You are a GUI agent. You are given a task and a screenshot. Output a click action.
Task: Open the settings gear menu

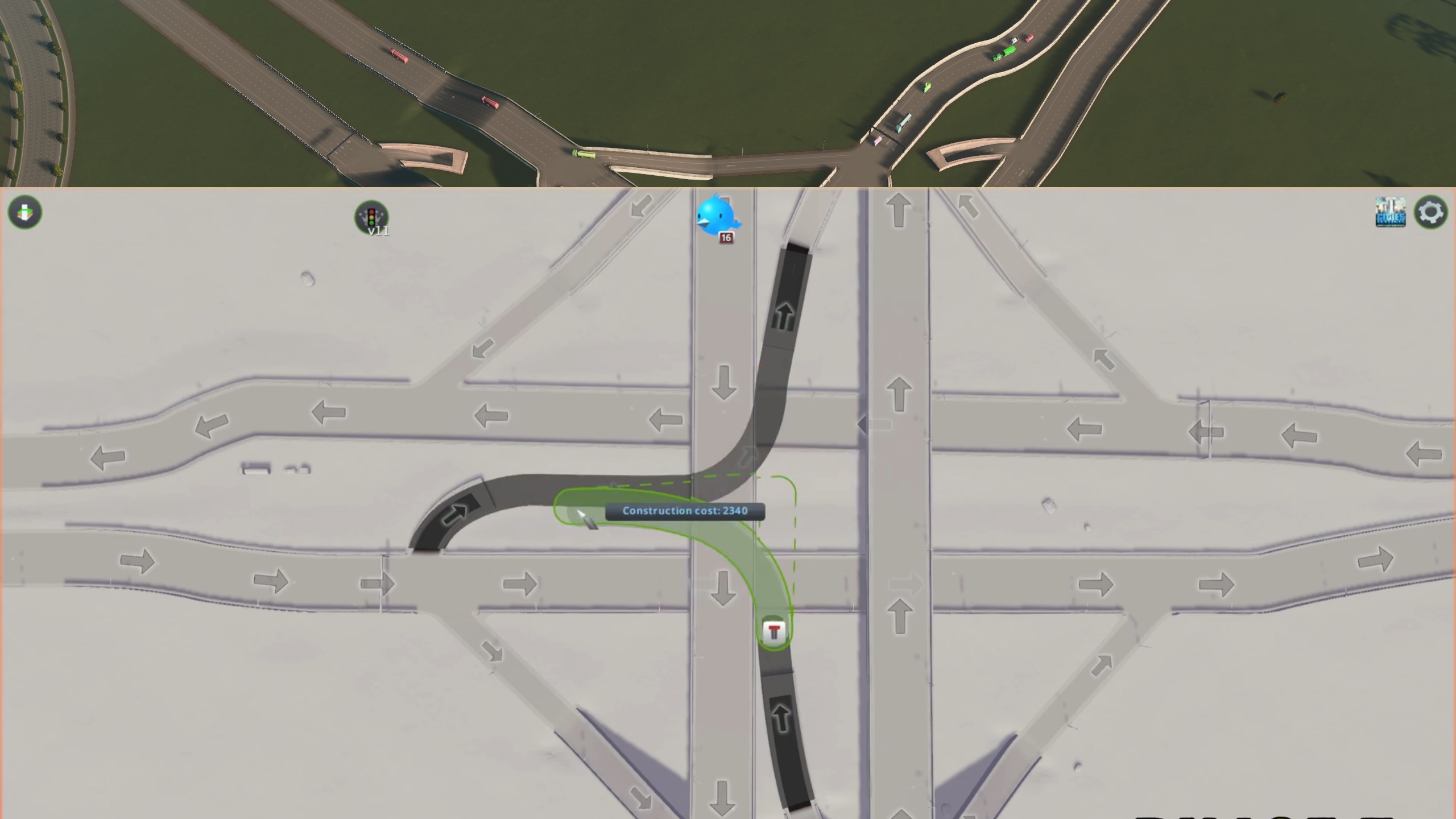click(1431, 212)
